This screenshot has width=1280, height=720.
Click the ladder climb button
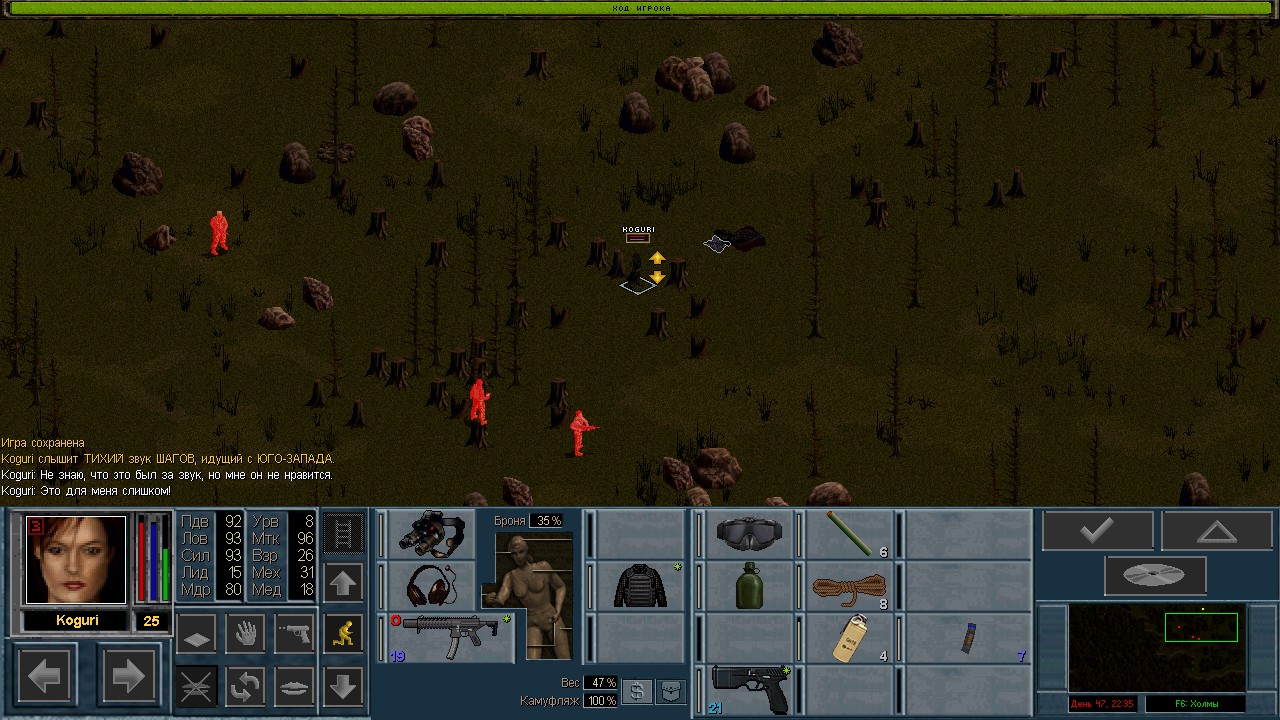click(343, 533)
